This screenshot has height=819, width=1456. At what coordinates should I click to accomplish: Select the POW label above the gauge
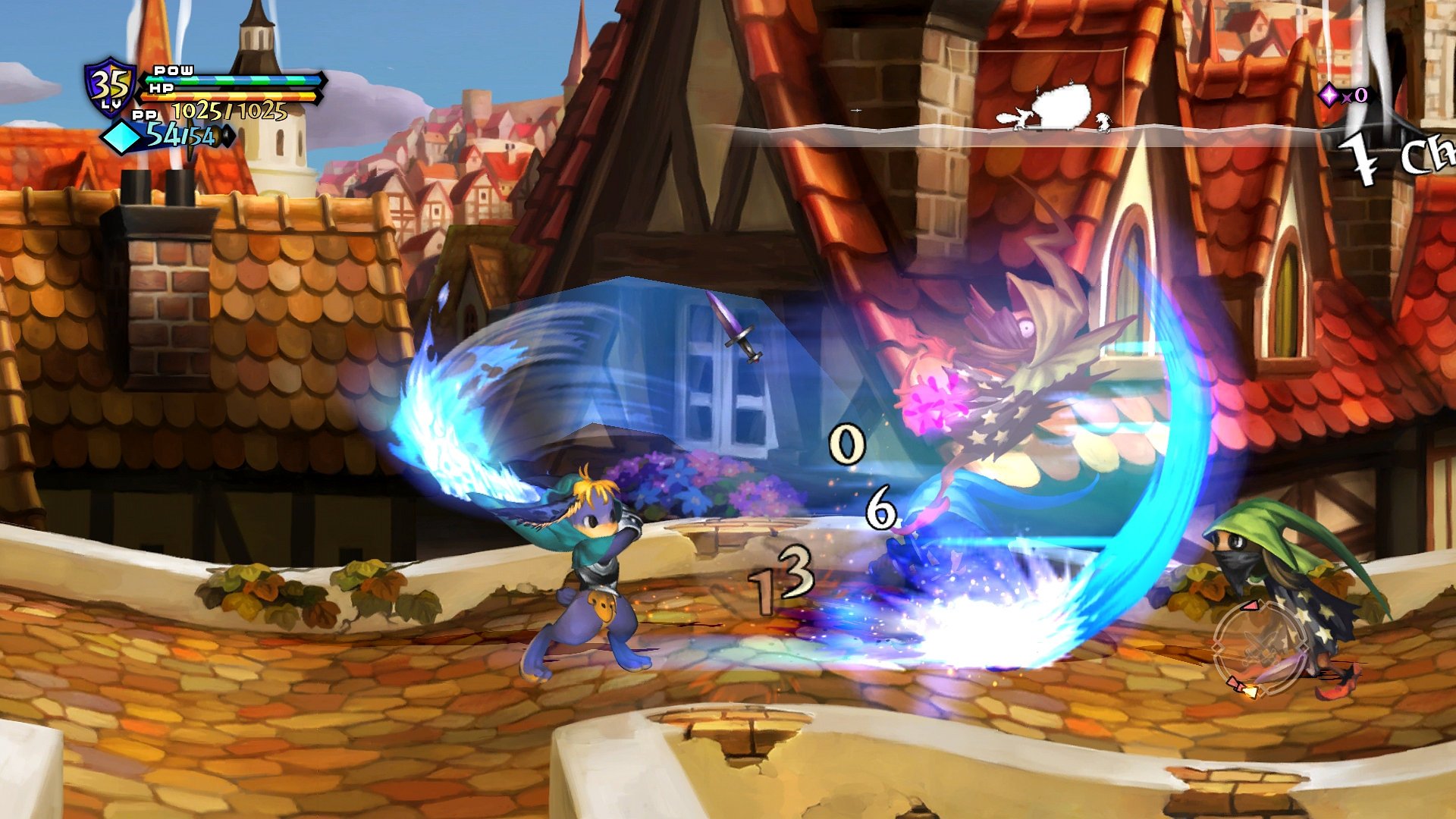(173, 71)
